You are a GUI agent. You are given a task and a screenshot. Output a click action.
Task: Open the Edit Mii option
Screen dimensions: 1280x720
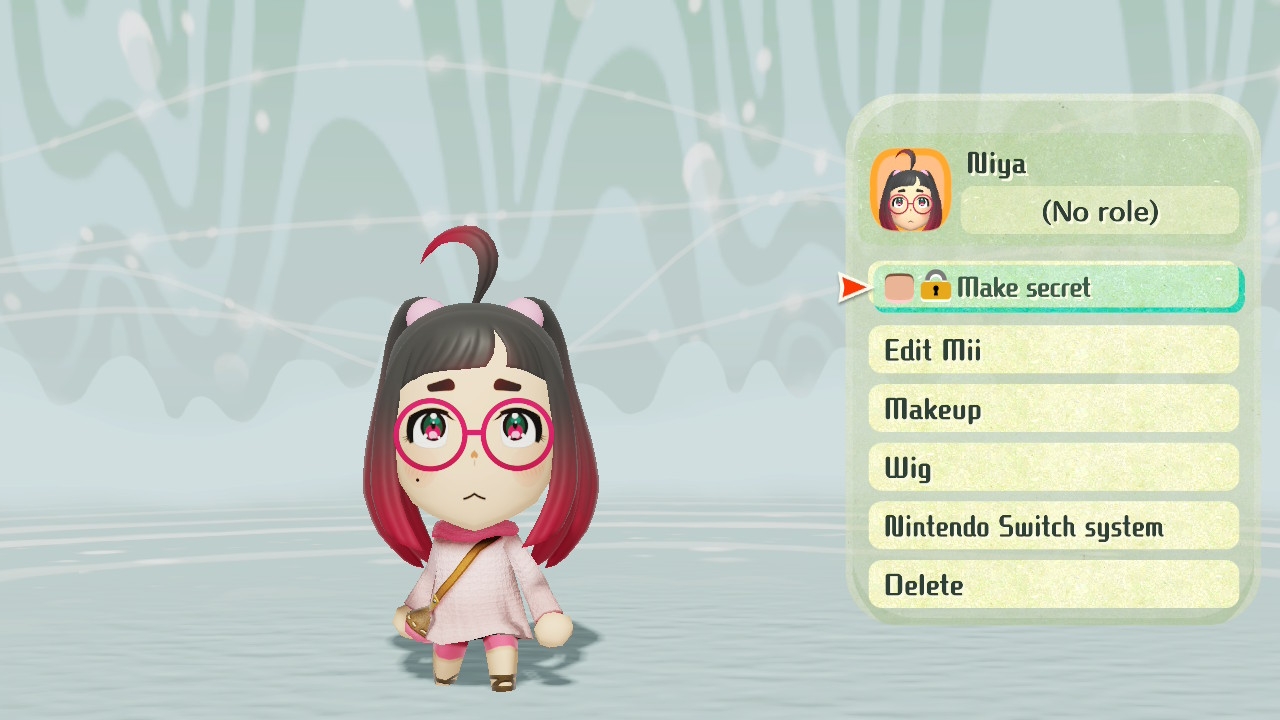coord(1054,350)
